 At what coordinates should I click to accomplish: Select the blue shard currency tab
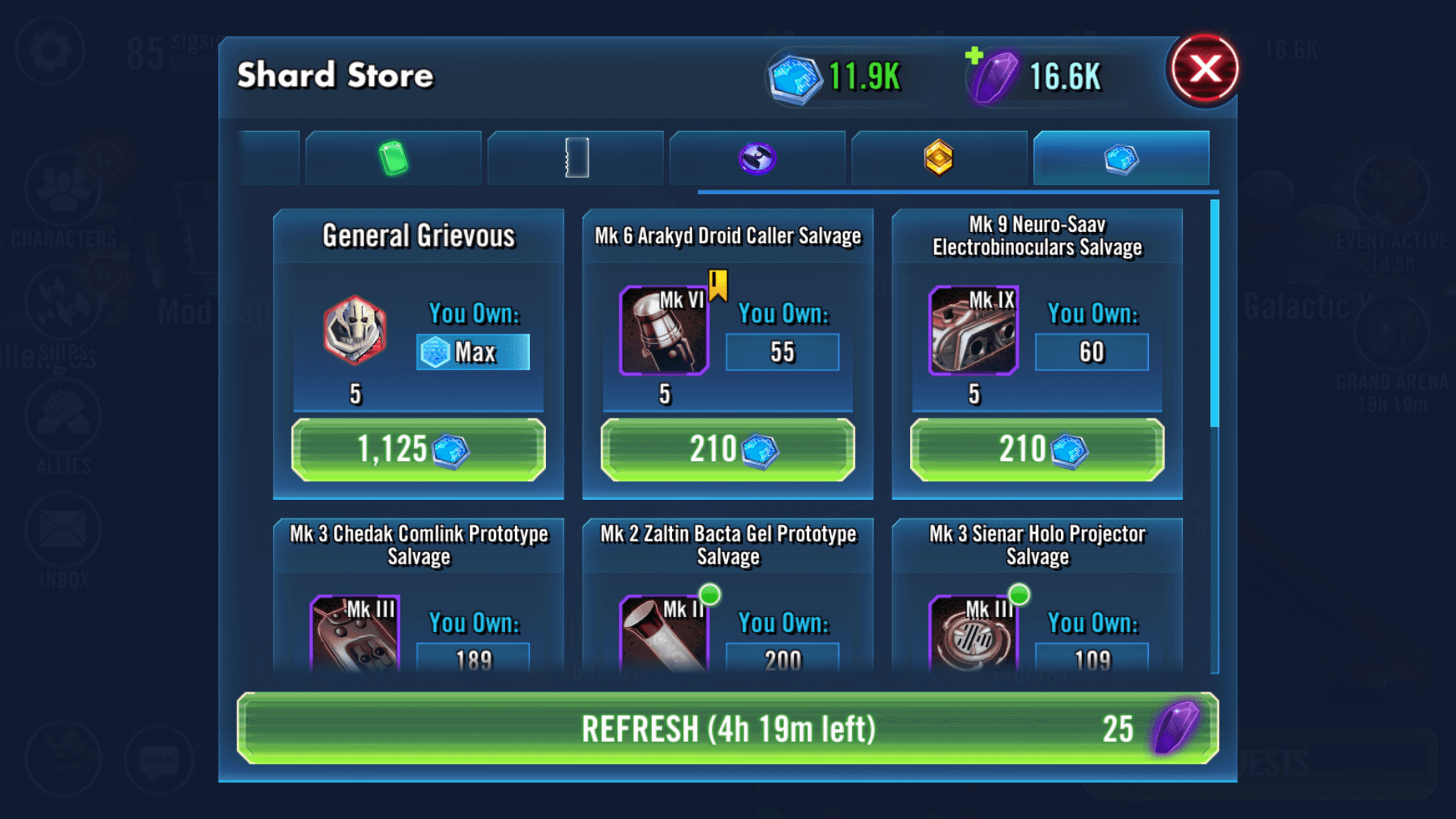1121,158
